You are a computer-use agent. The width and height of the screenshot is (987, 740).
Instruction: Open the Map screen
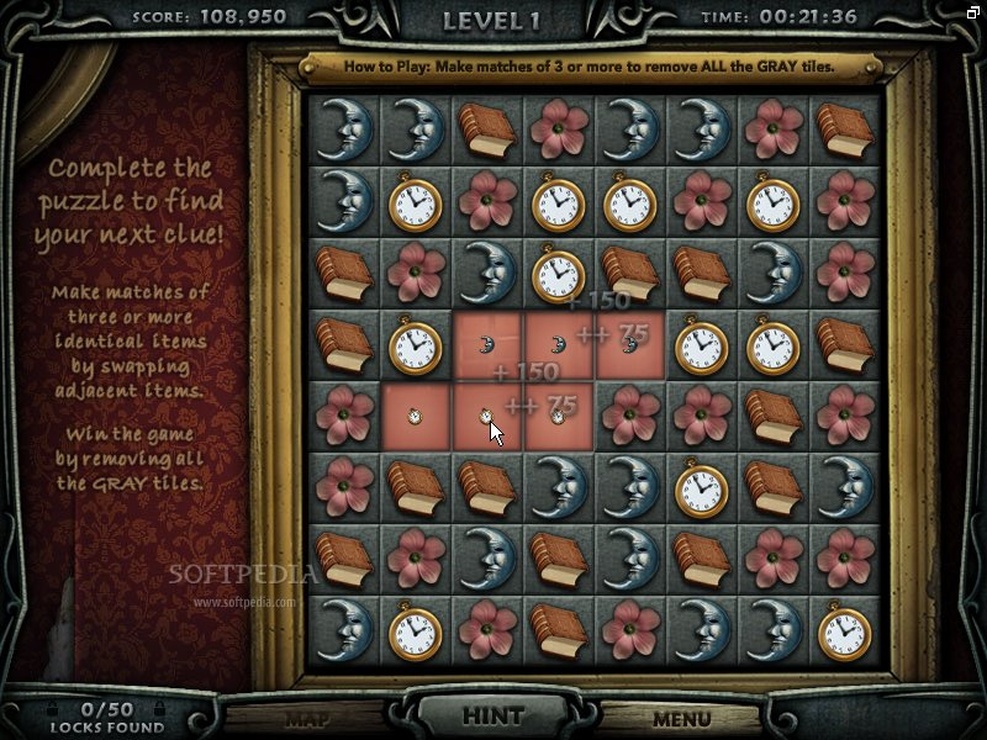(307, 719)
